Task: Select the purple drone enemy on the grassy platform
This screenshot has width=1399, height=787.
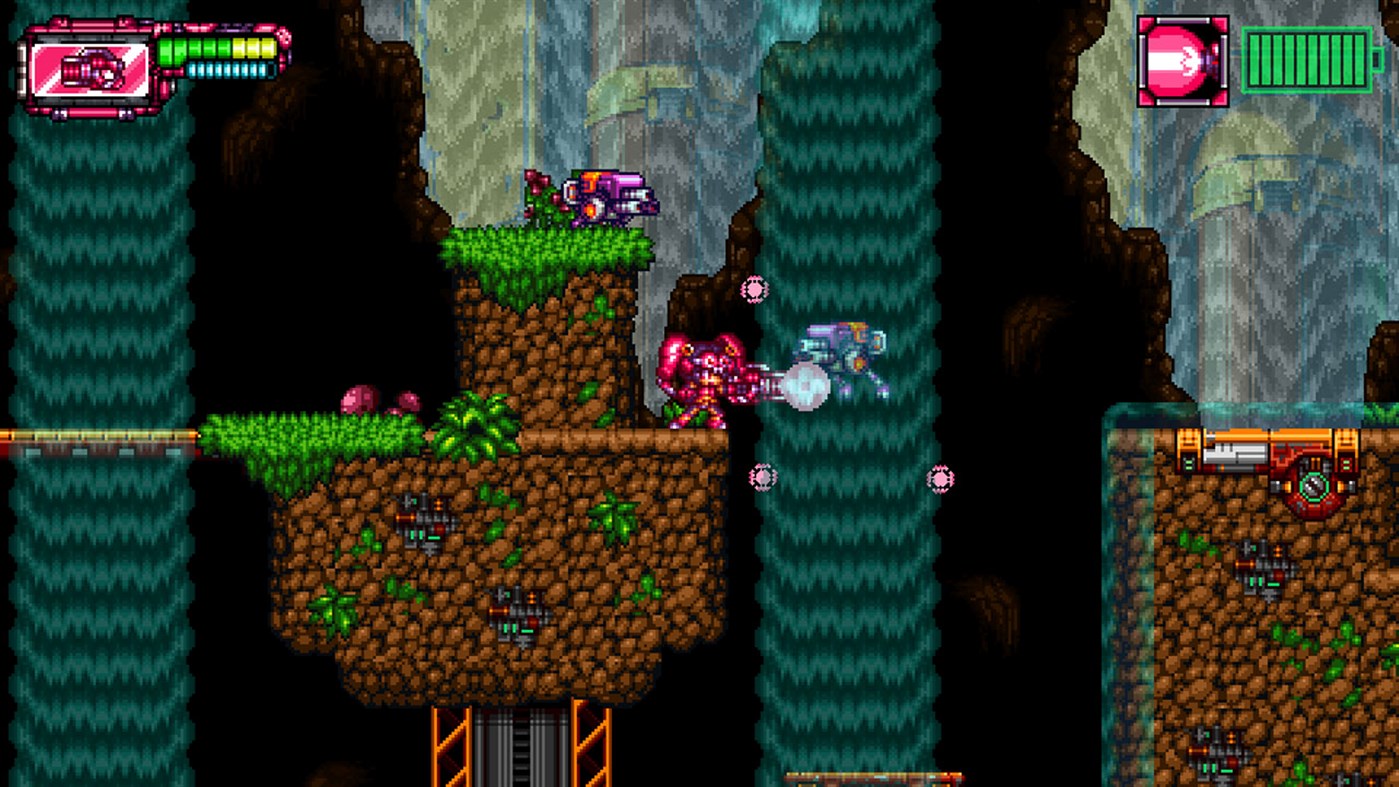Action: click(610, 195)
